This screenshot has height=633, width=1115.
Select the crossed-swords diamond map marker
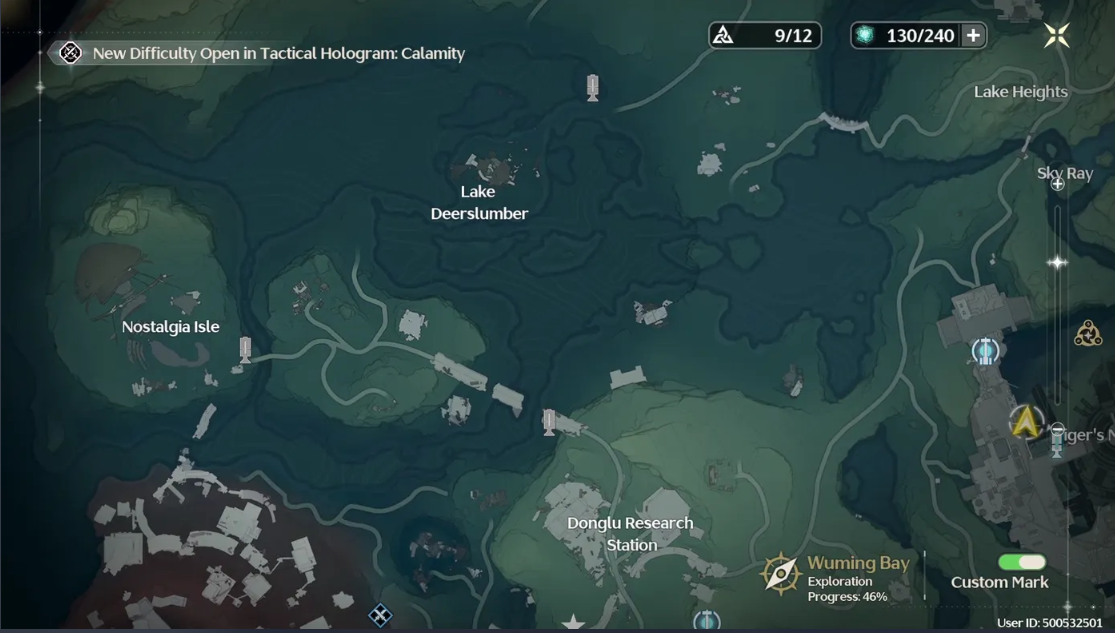click(x=380, y=614)
